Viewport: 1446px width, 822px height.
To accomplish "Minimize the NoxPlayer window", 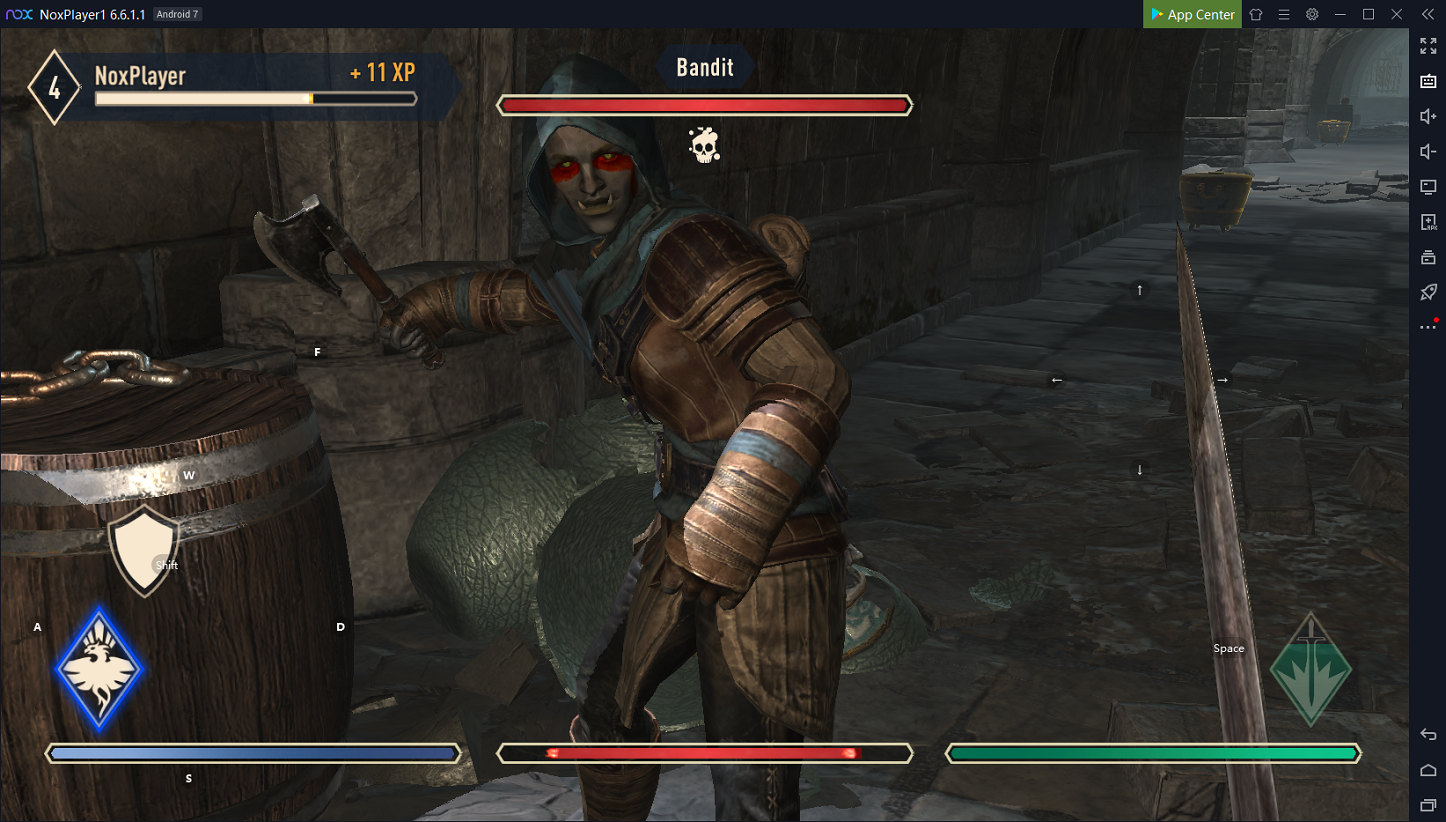I will tap(1340, 14).
